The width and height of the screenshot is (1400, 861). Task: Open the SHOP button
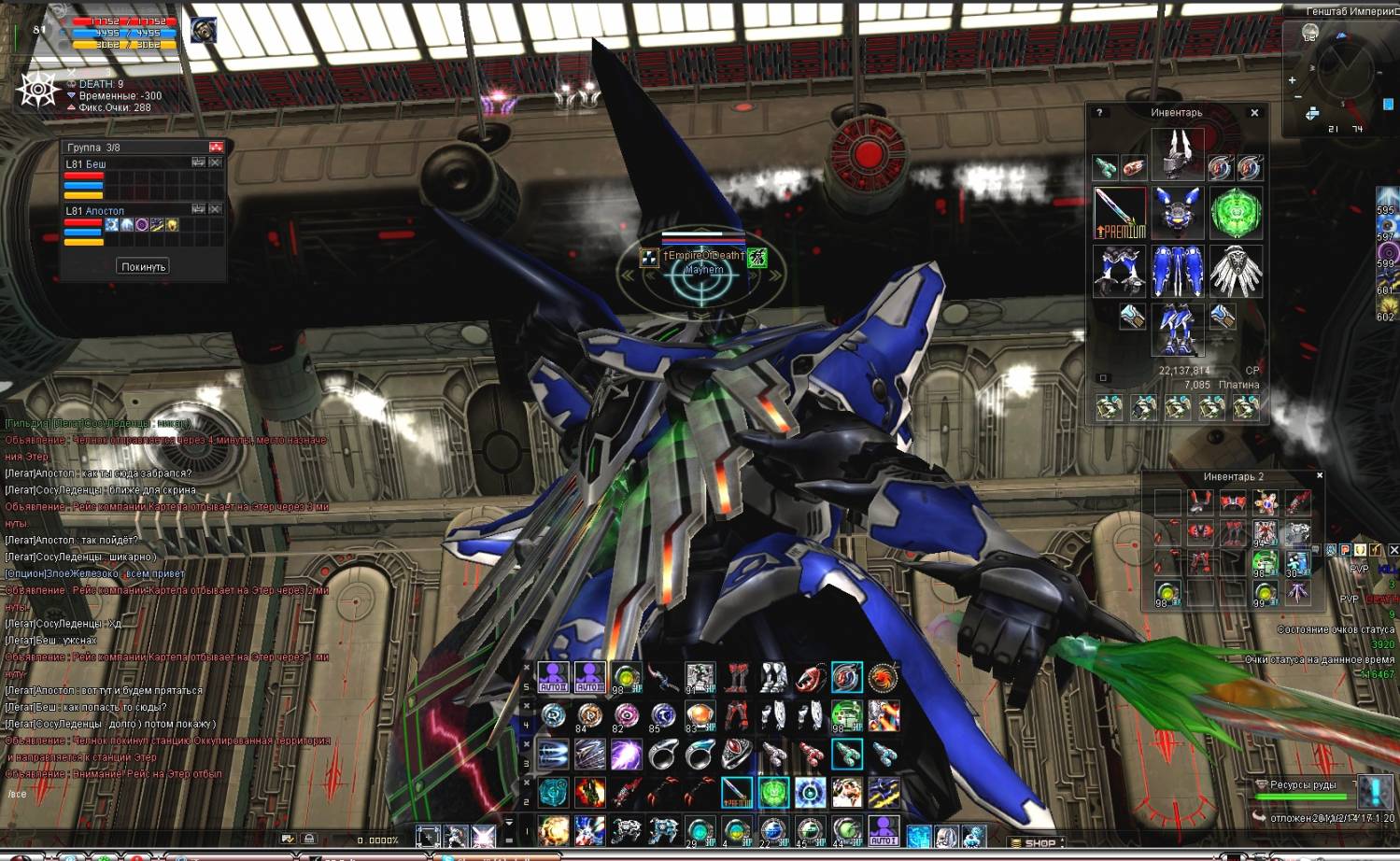[x=1039, y=842]
